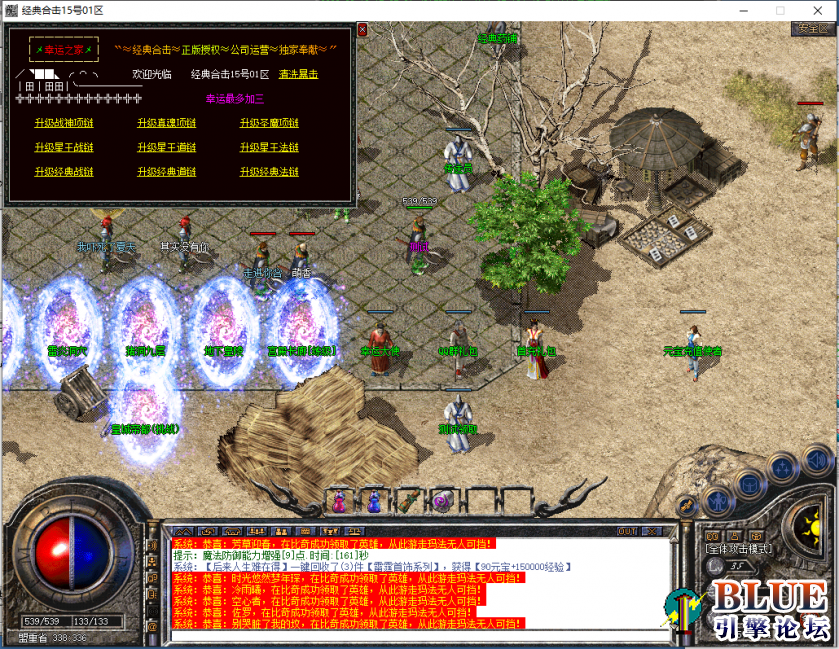
Task: Pick 升级经典道链 upgrade option
Action: [x=167, y=172]
